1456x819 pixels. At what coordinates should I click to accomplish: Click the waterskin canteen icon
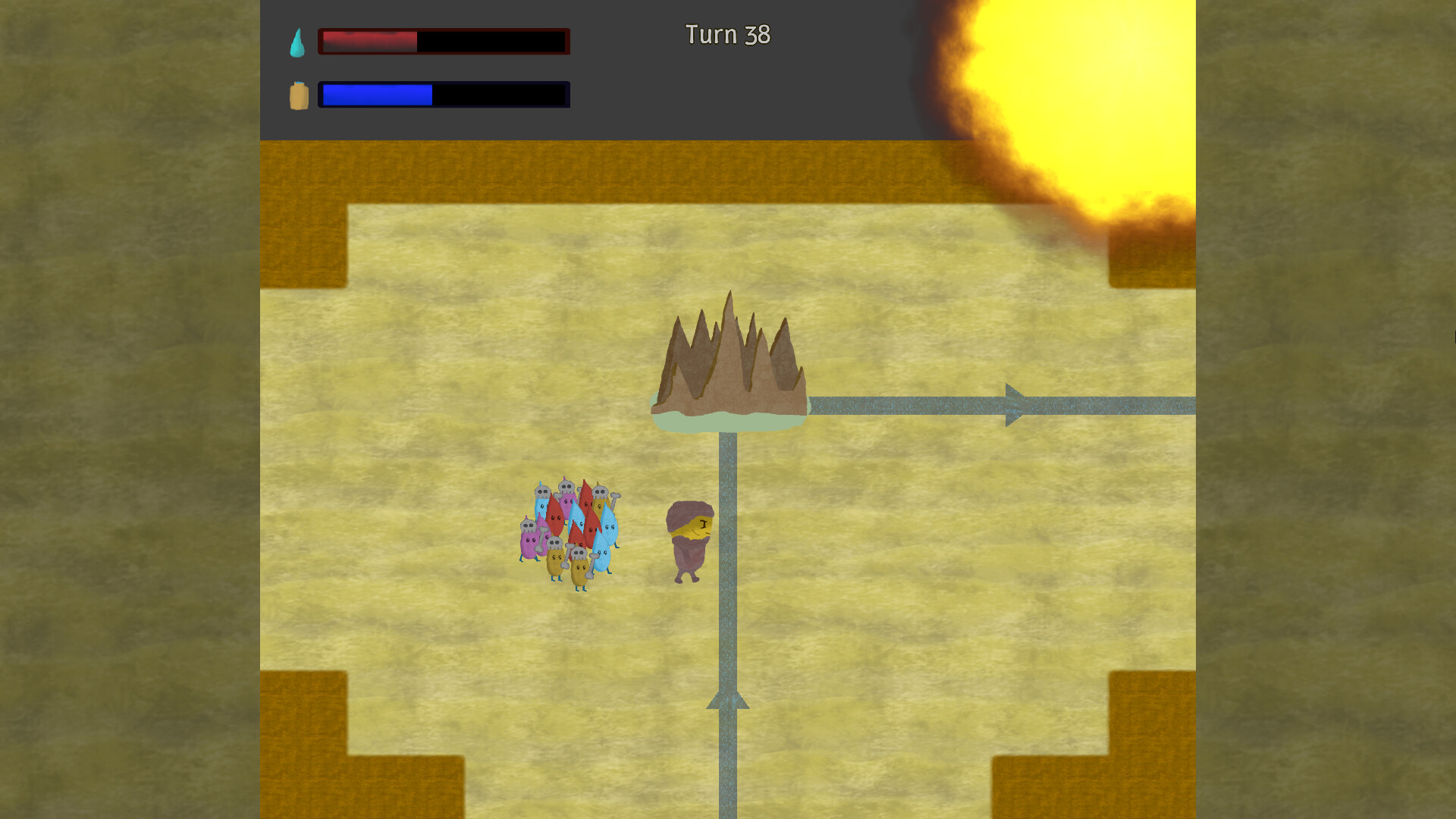coord(298,93)
